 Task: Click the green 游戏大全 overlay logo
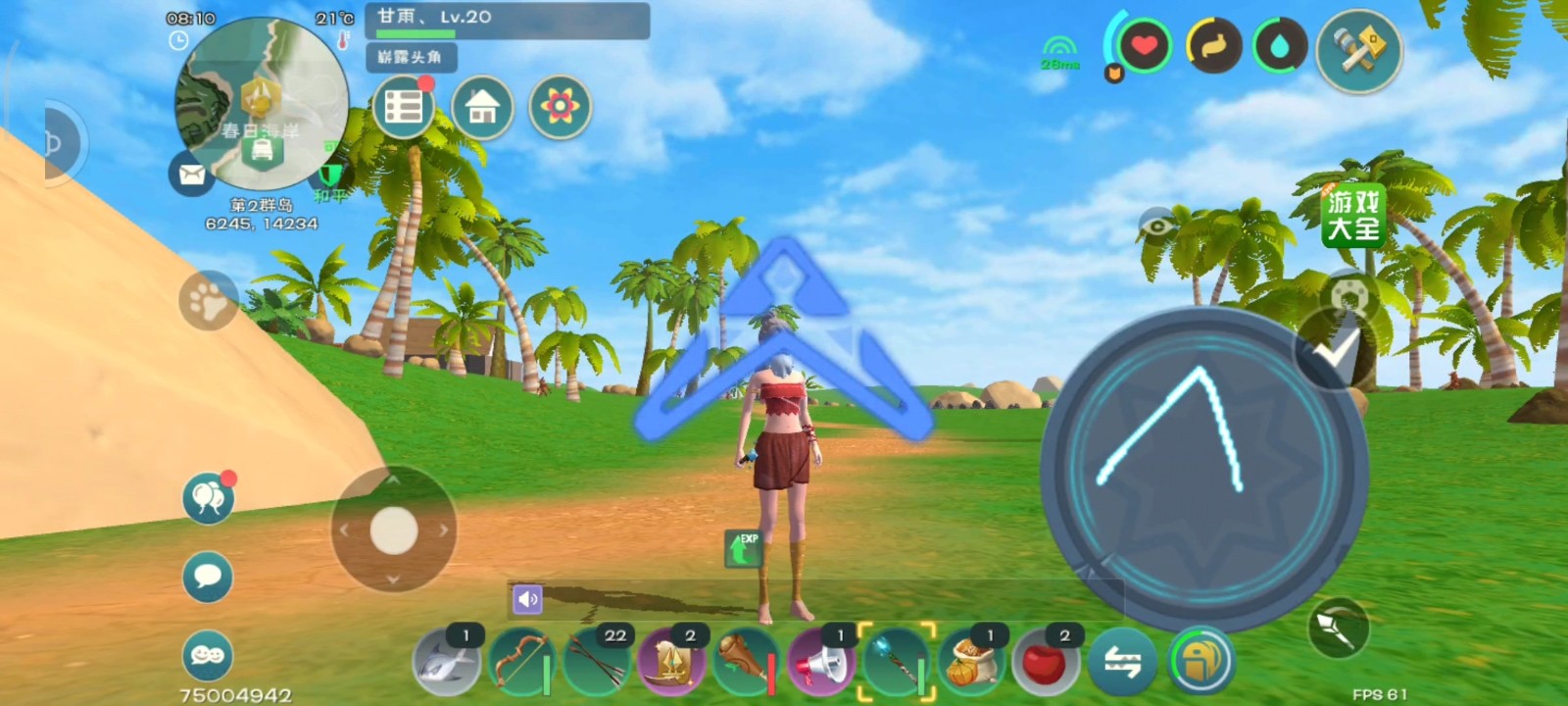(1353, 216)
